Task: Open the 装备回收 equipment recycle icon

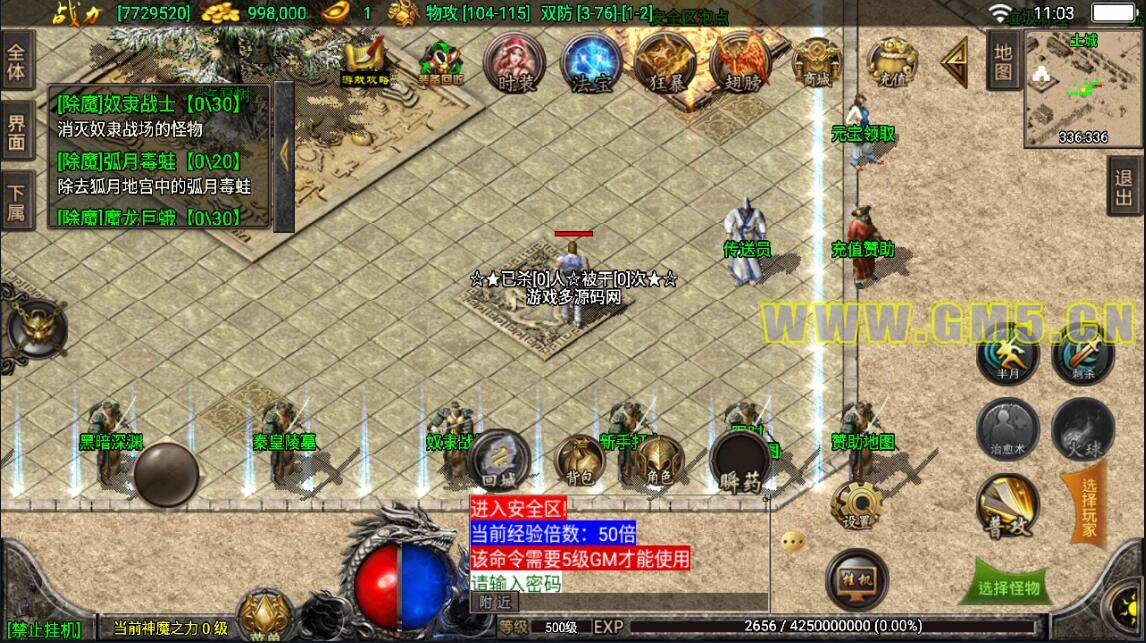Action: pos(441,64)
